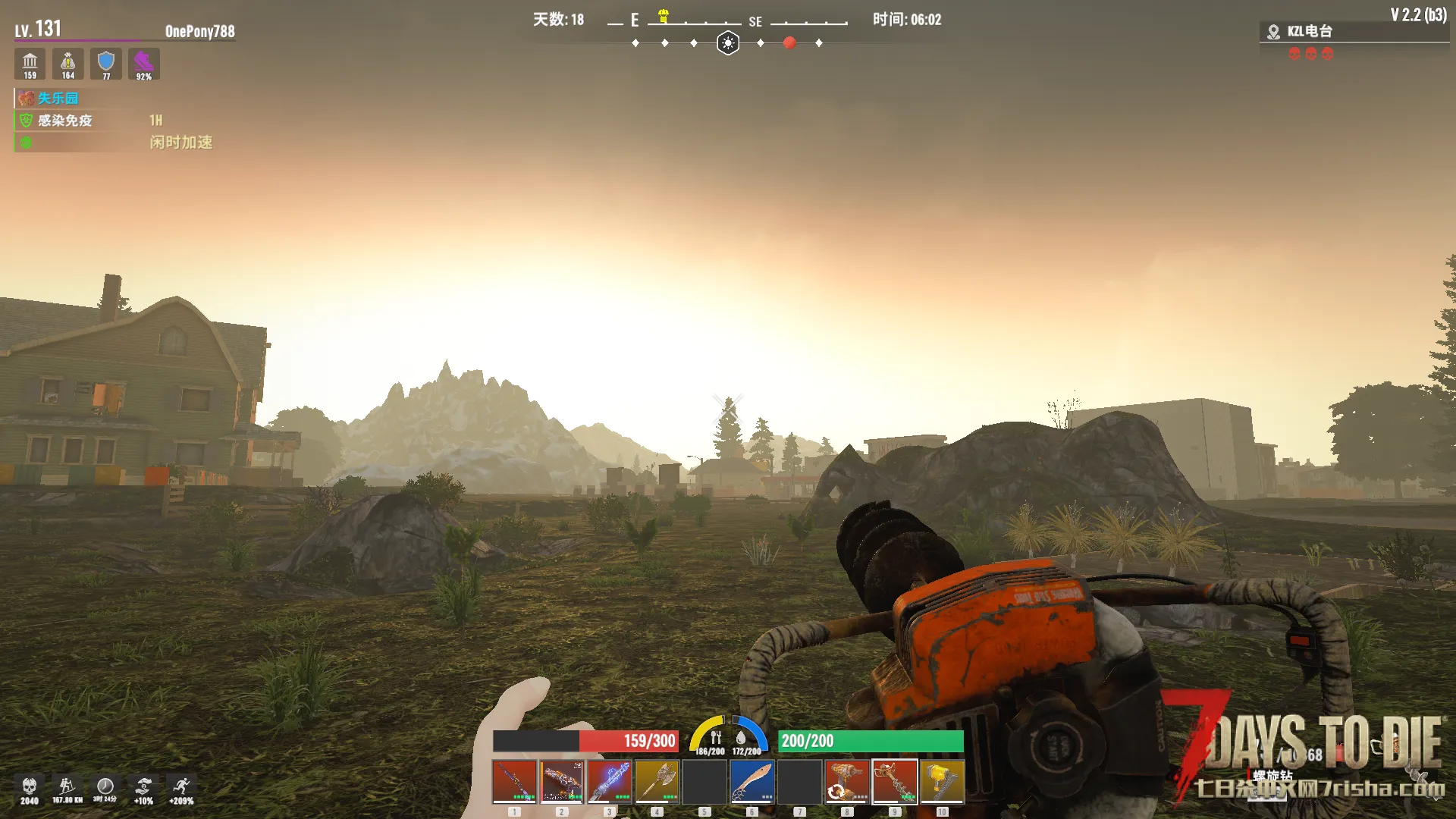1456x819 pixels.
Task: Select the glowing orange gun in slot 2
Action: [562, 781]
